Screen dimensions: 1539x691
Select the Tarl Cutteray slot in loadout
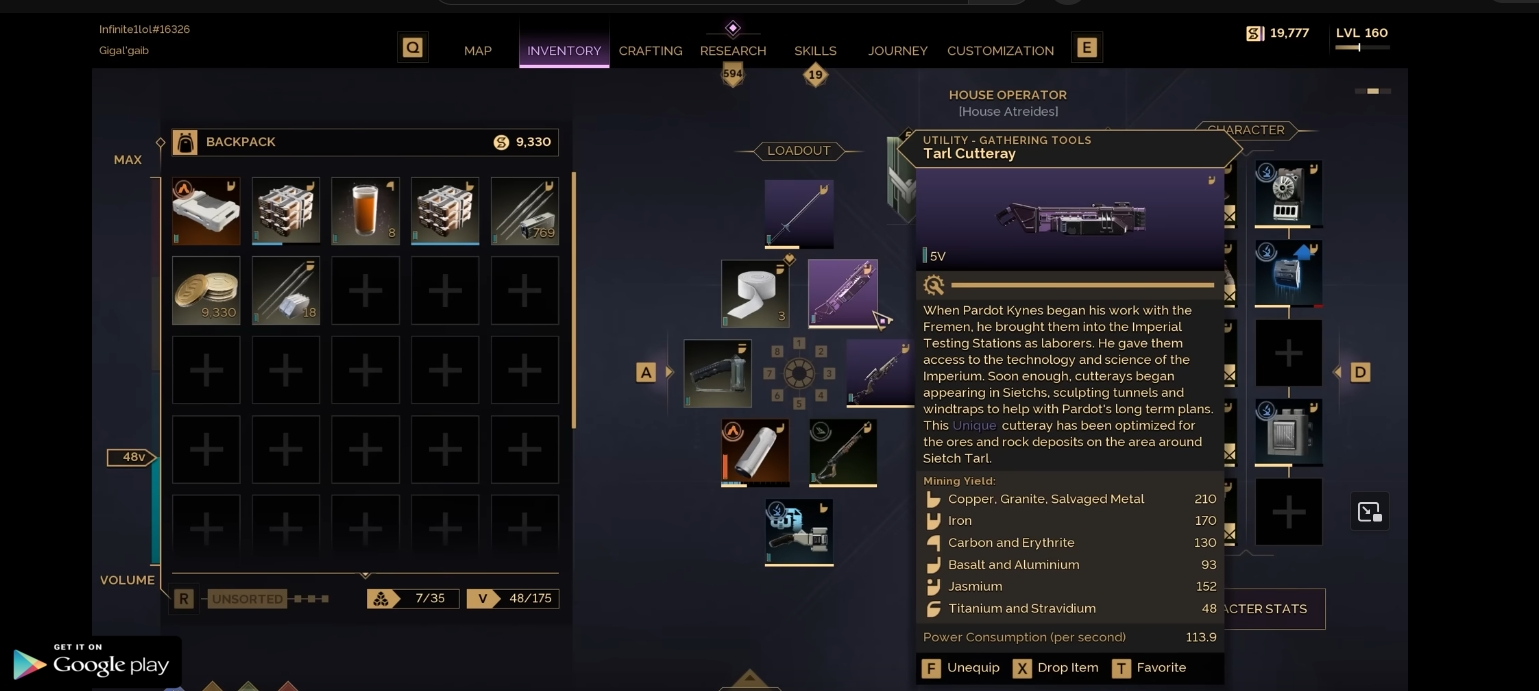coord(842,293)
